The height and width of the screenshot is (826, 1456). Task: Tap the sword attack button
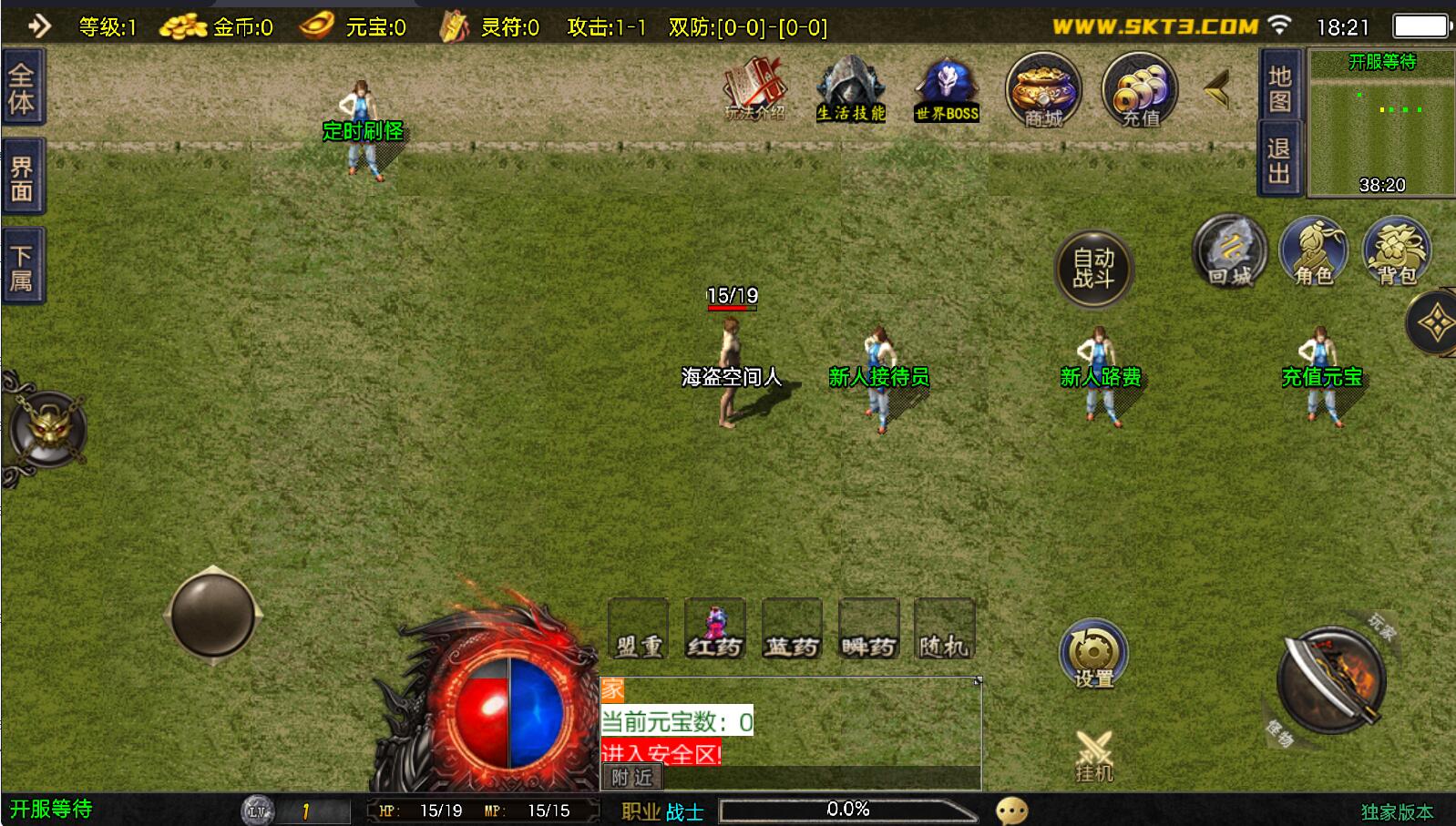coord(1331,680)
